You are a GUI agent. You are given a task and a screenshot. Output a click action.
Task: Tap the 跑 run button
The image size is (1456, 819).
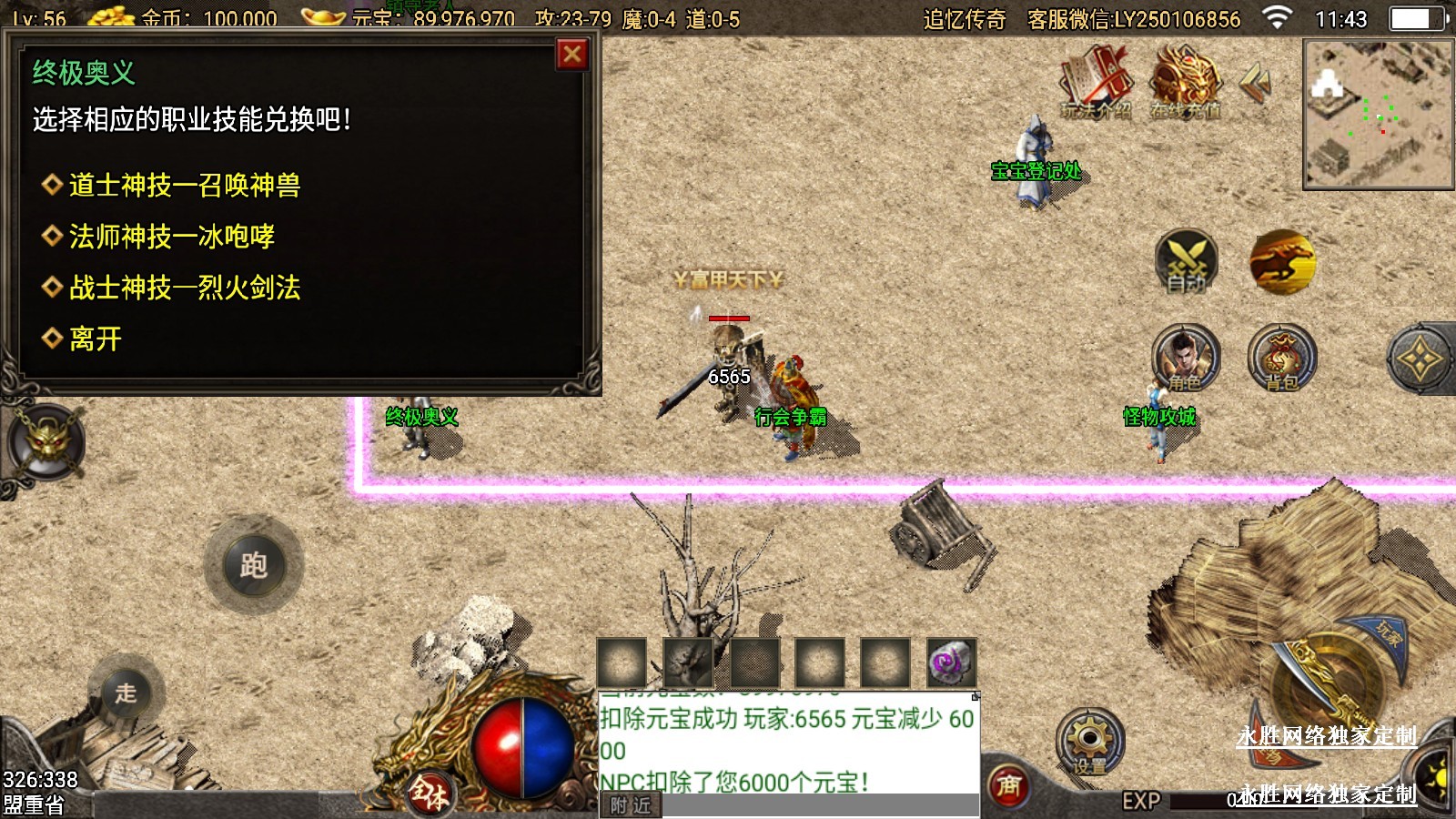(x=254, y=565)
